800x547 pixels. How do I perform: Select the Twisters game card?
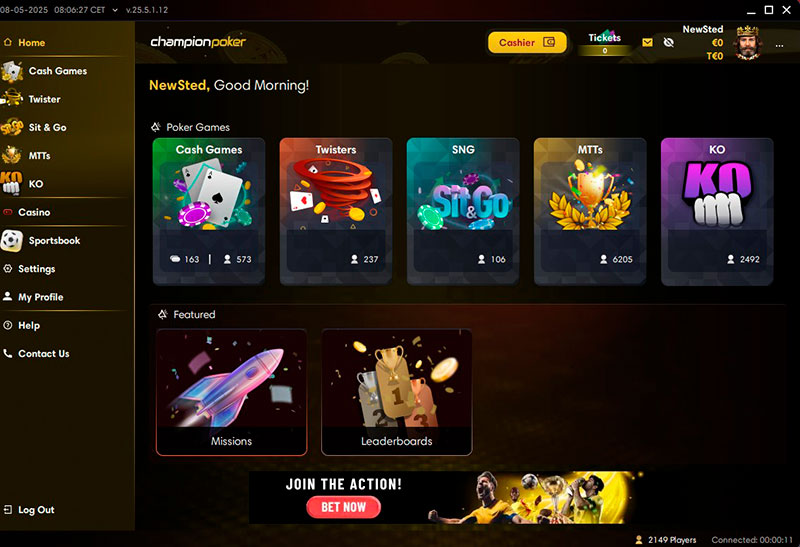336,211
